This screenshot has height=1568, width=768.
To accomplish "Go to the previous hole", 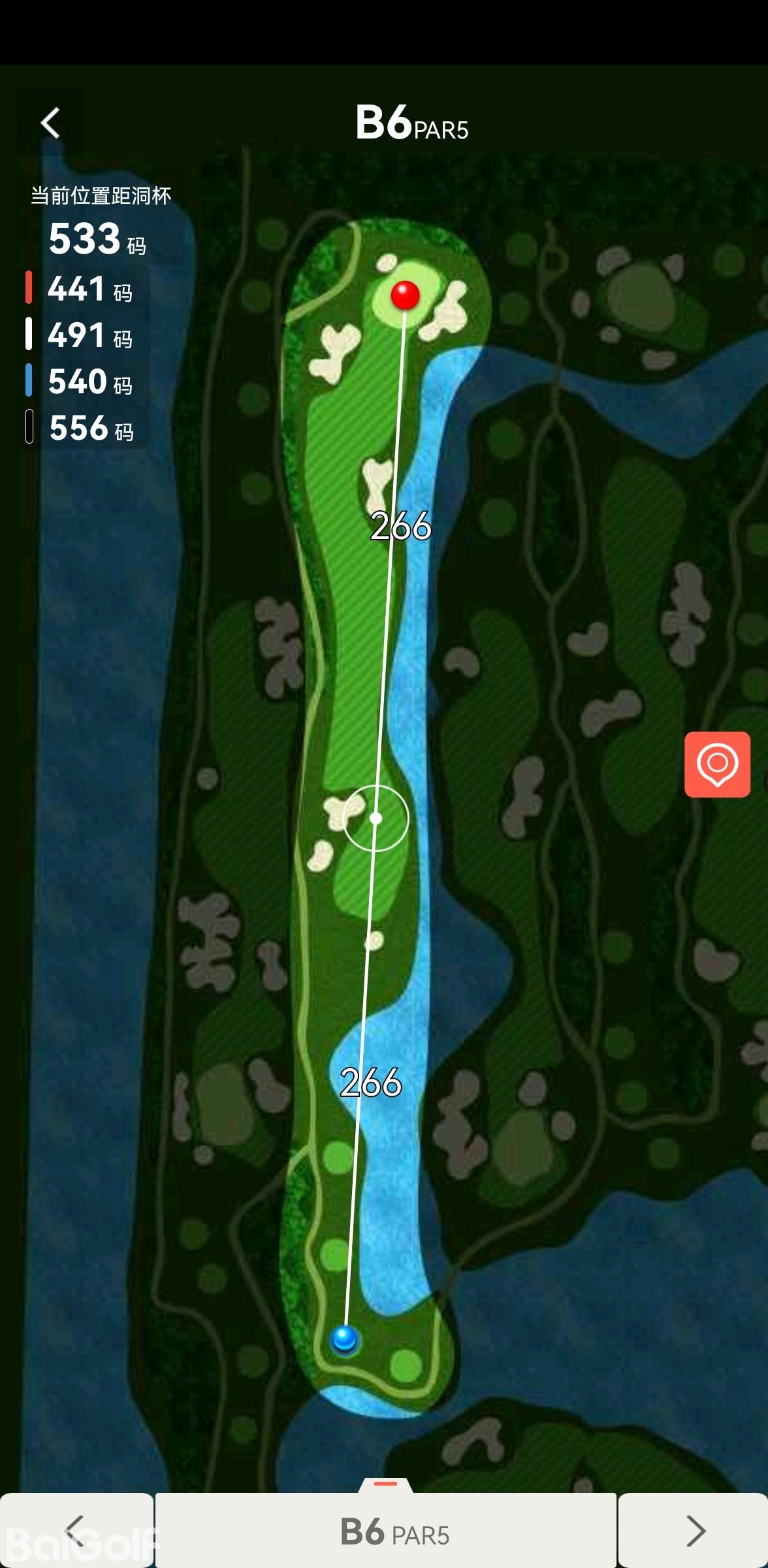I will (76, 1530).
